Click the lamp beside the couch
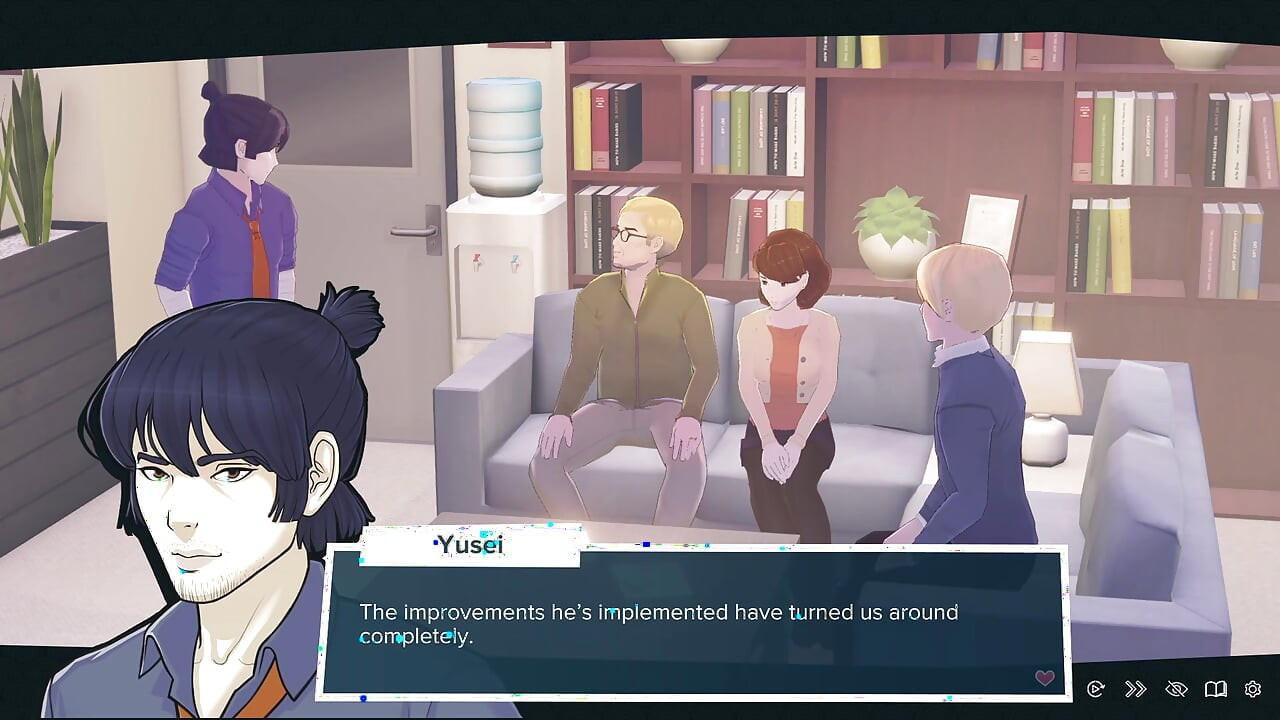 pos(1044,380)
